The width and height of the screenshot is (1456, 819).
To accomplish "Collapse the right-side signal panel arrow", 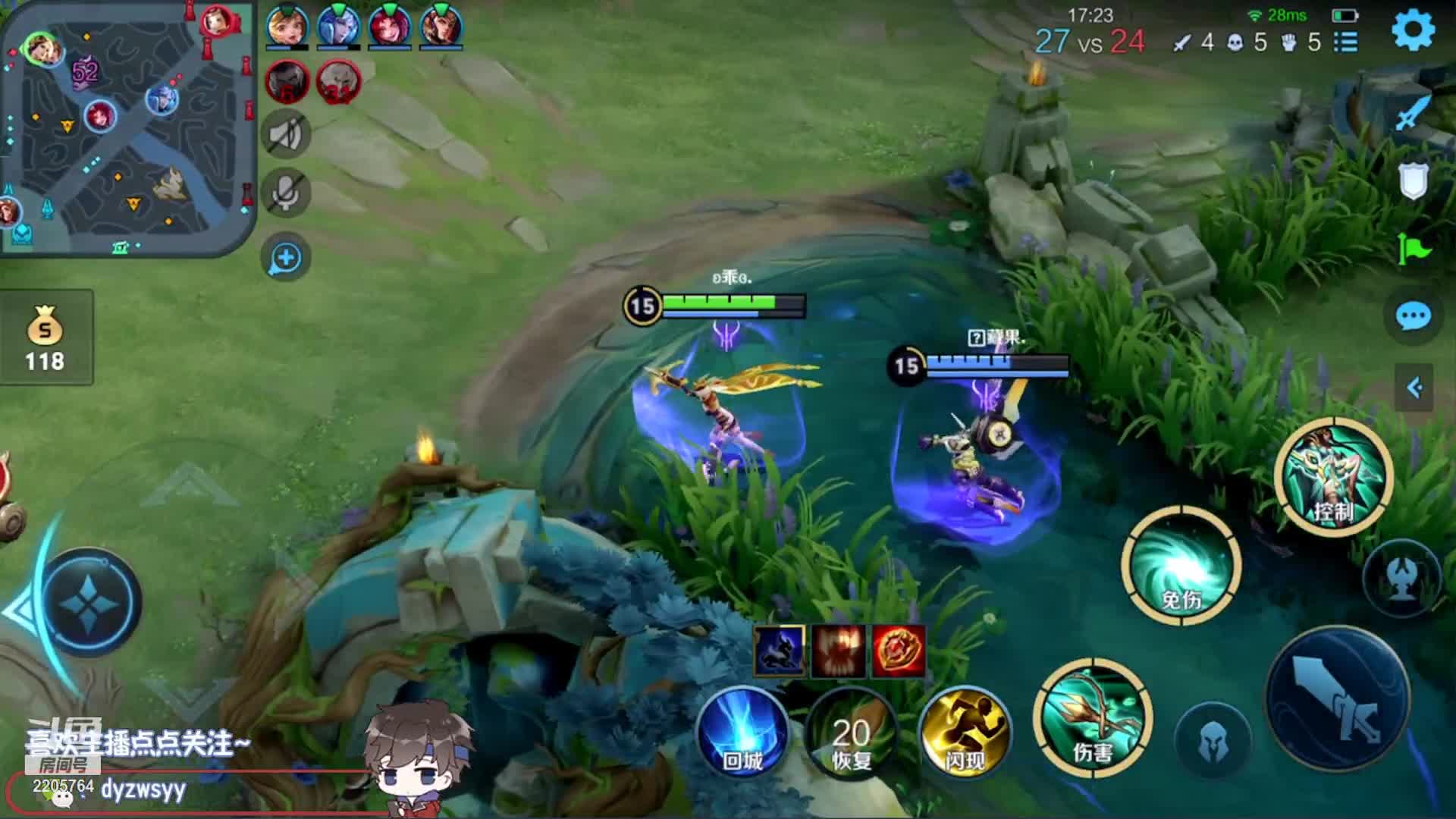I will [x=1414, y=388].
